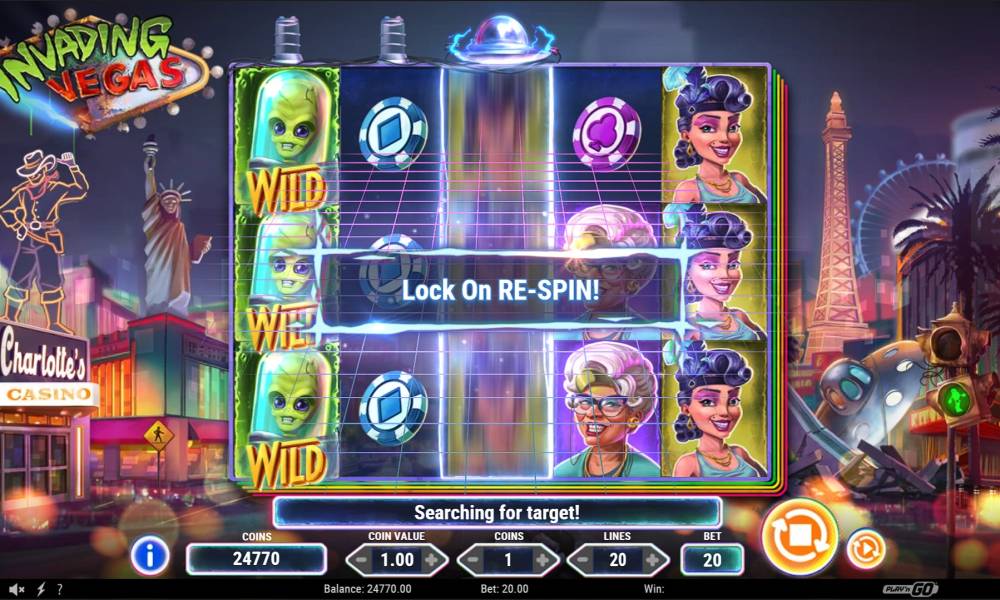Increase the number of coins
1000x600 pixels.
click(x=543, y=560)
